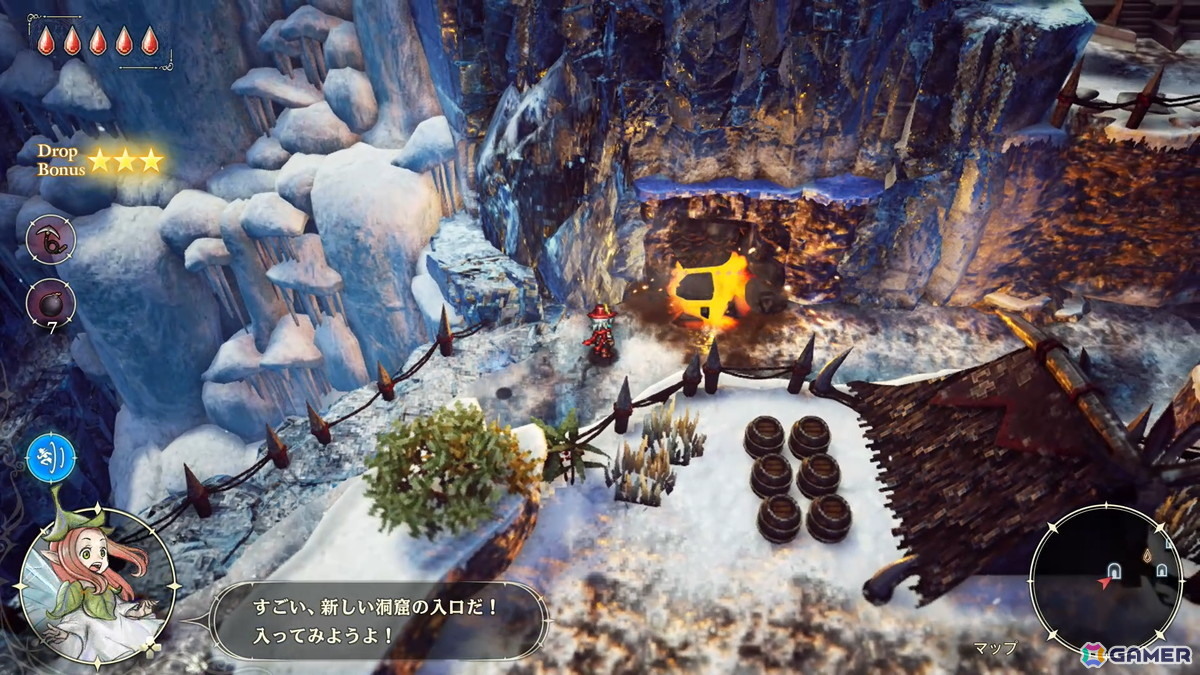Image resolution: width=1200 pixels, height=675 pixels.
Task: Select the pickaxe tool icon
Action: (x=51, y=241)
